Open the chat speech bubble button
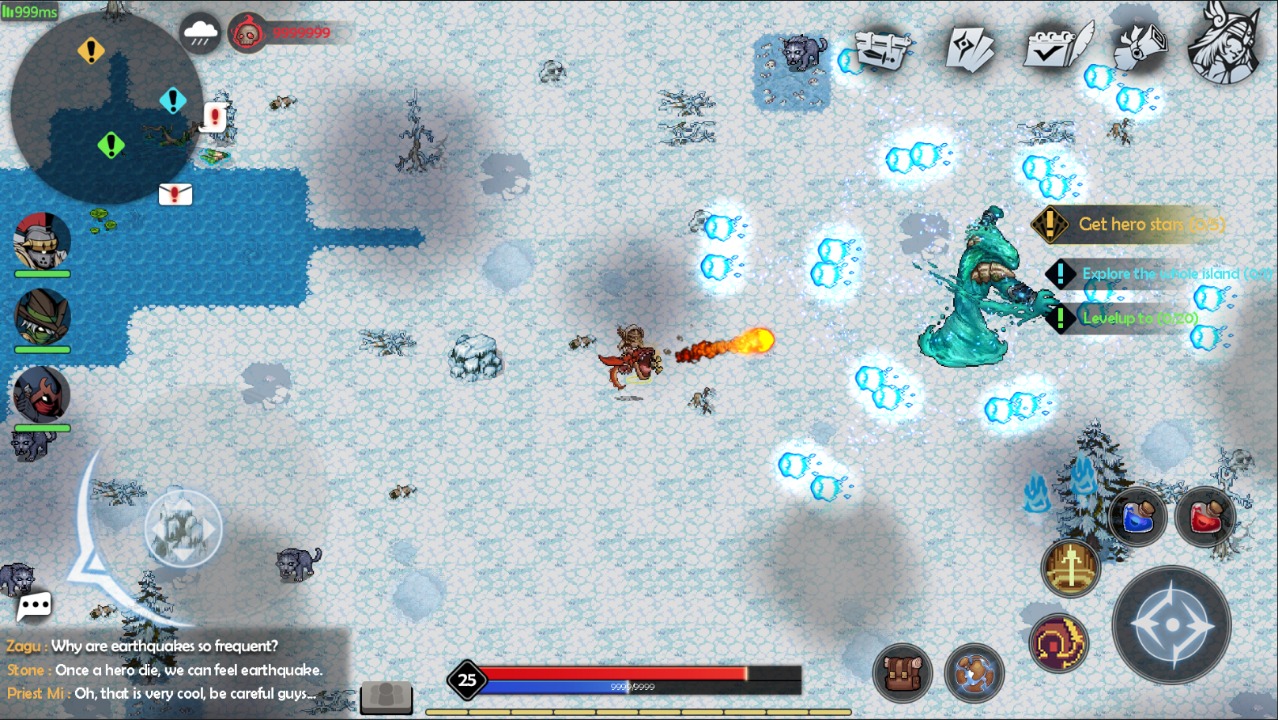1278x720 pixels. pyautogui.click(x=34, y=605)
